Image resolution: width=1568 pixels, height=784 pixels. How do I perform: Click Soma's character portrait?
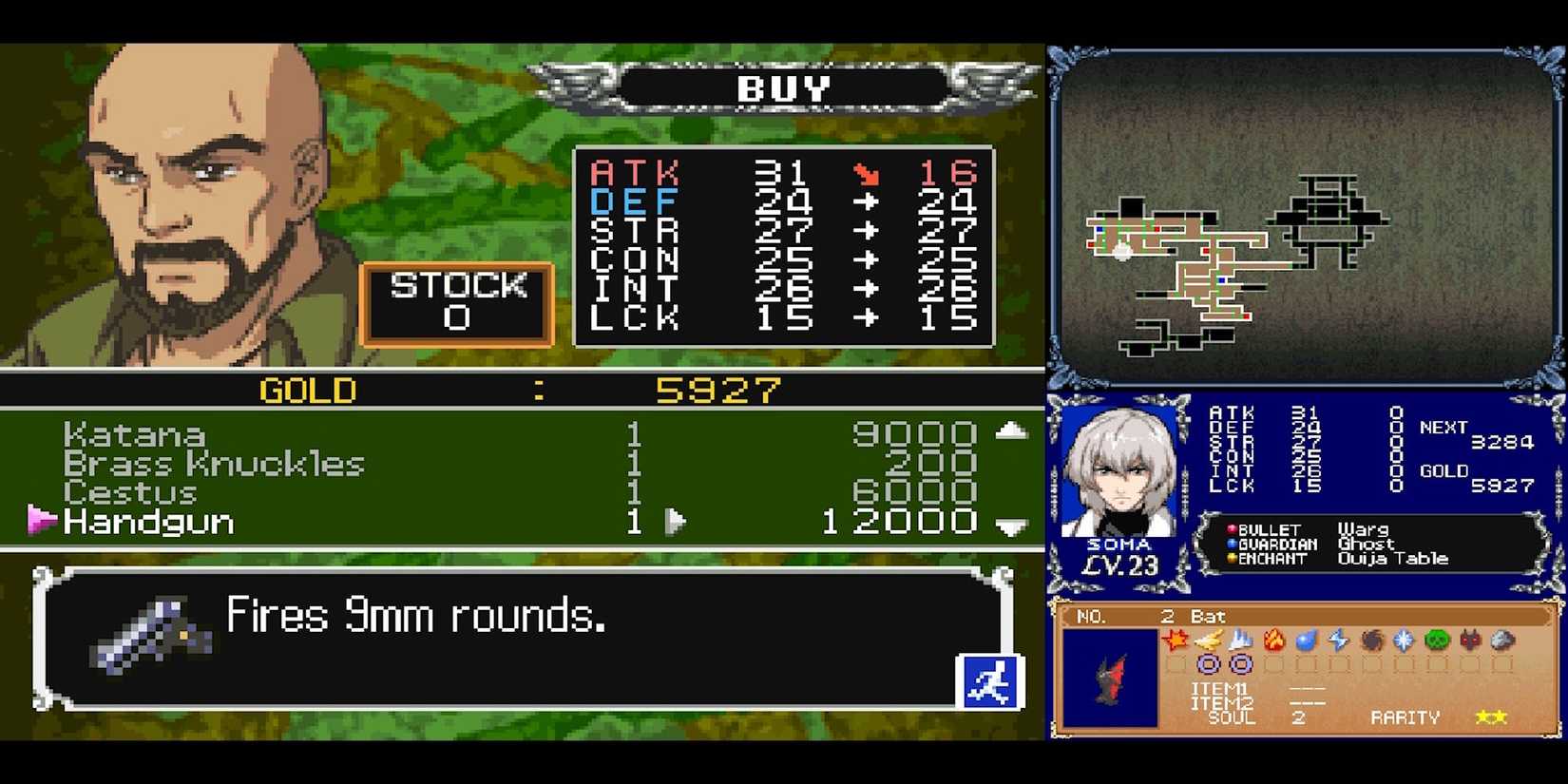tap(1121, 470)
